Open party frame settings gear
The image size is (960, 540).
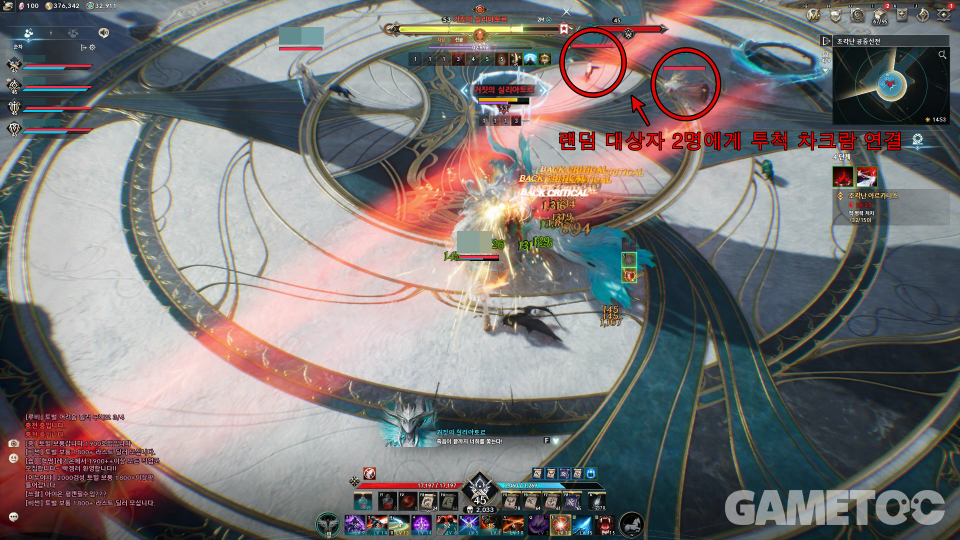[91, 46]
